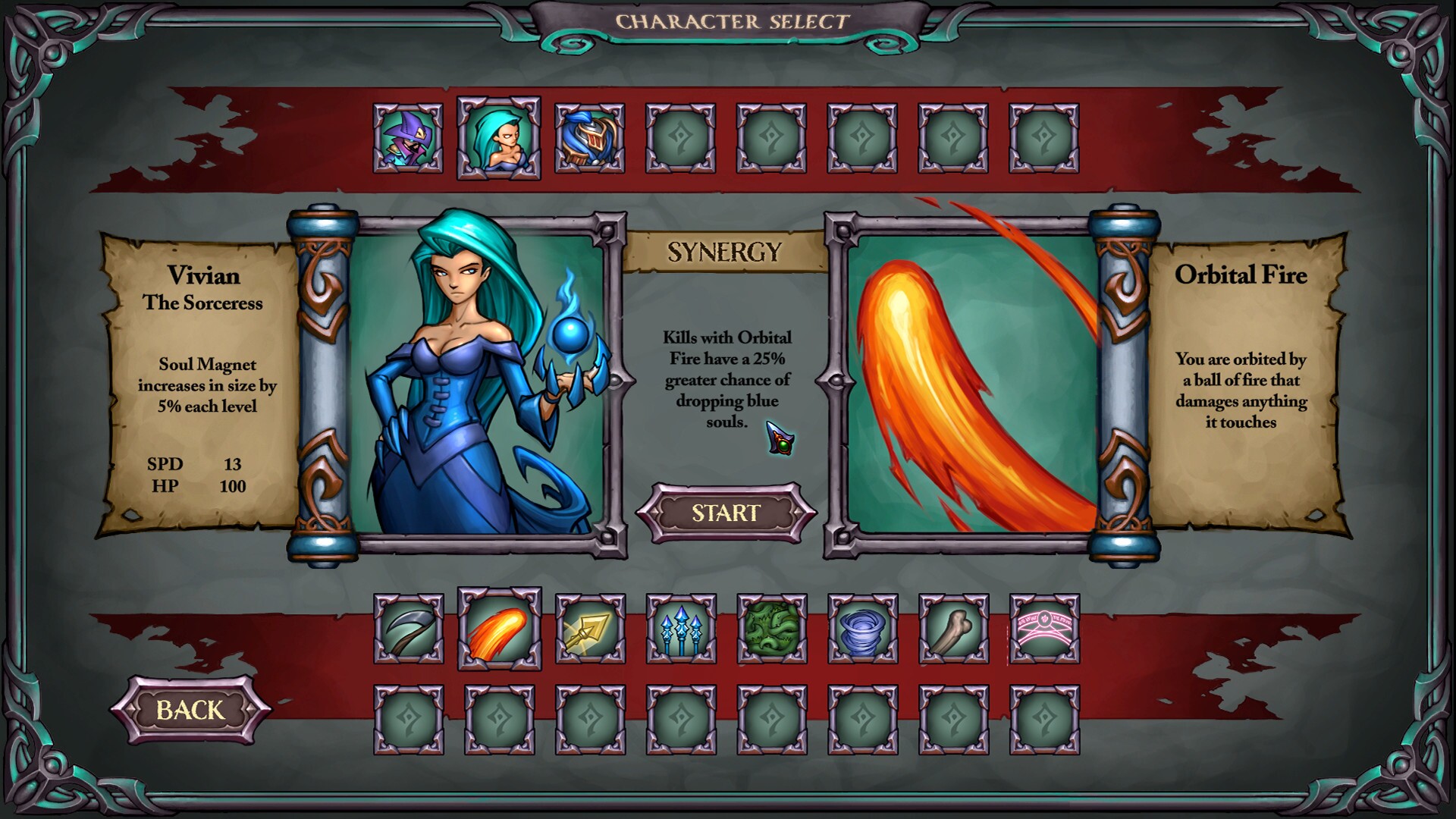Click the BACK button
1456x819 pixels.
pyautogui.click(x=192, y=711)
